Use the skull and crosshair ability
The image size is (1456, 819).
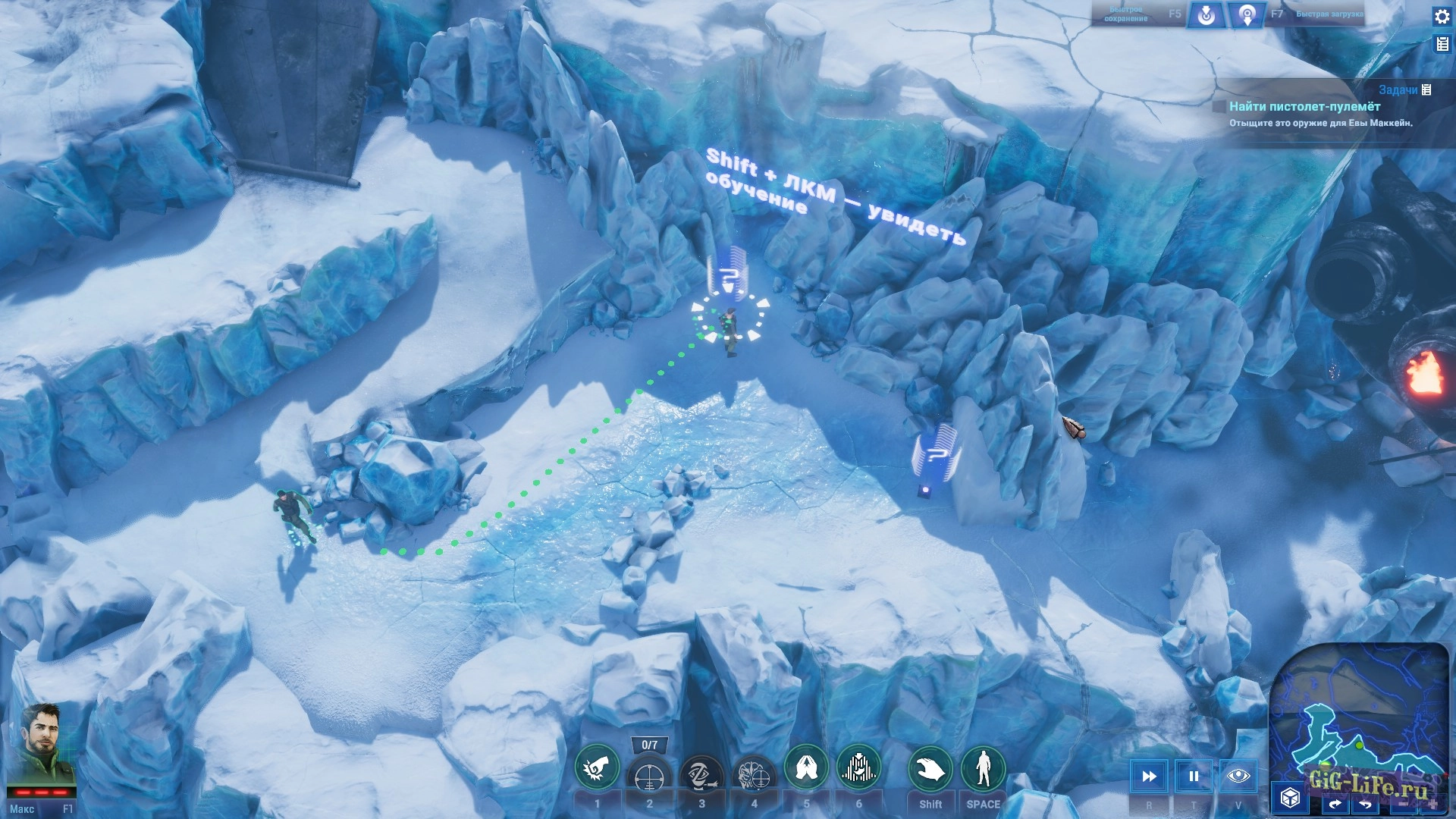(x=754, y=775)
